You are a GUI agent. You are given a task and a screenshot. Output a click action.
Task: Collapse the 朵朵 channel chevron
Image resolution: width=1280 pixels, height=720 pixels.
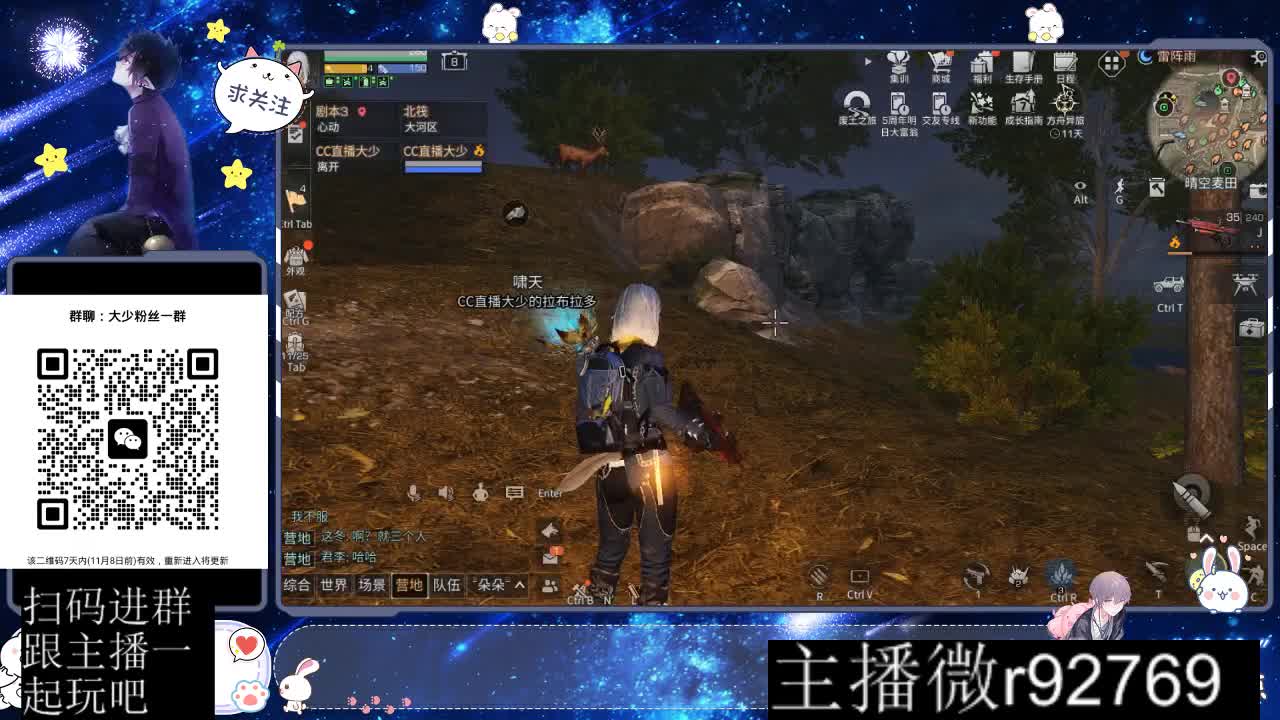[521, 587]
